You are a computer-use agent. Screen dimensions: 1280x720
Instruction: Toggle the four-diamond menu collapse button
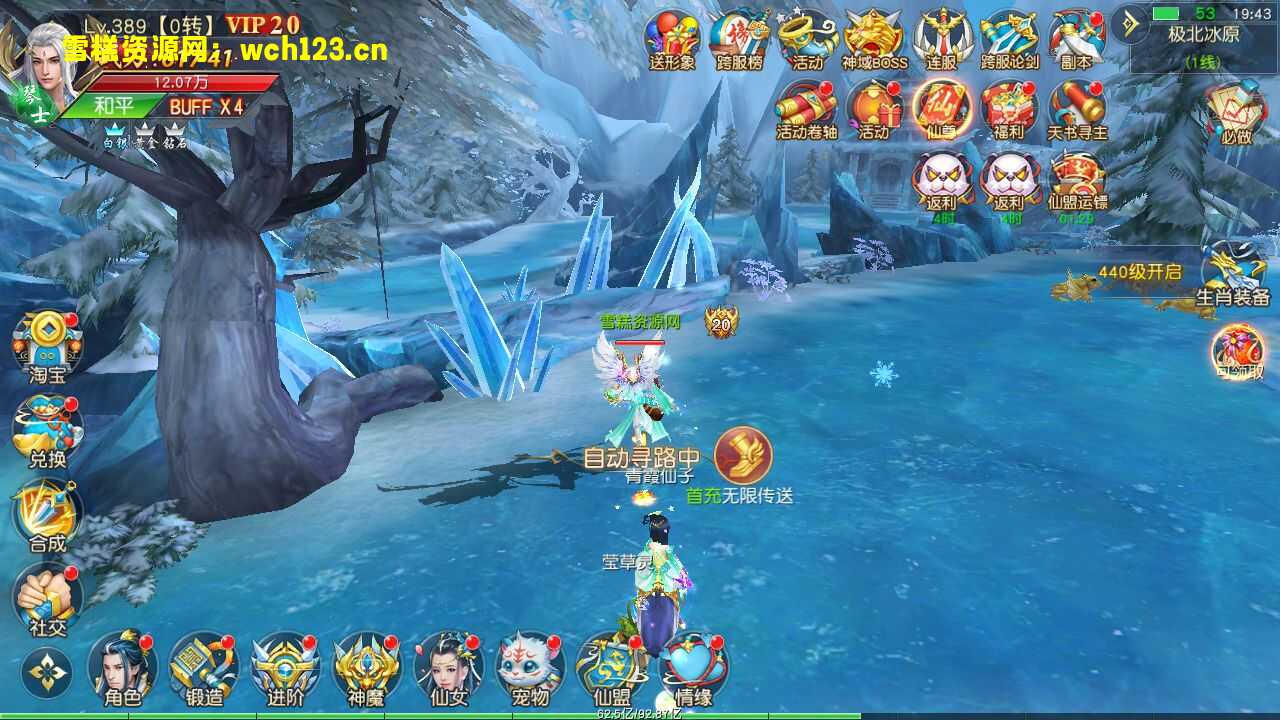[46, 673]
